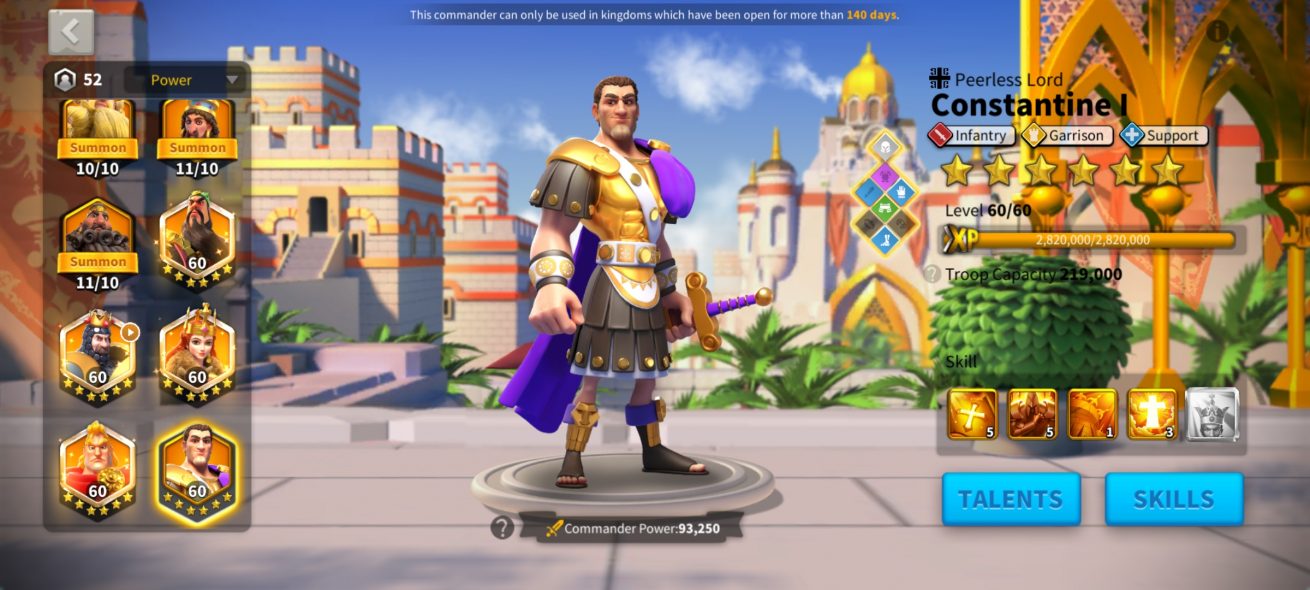View the level 1 skill icon

click(x=1092, y=414)
